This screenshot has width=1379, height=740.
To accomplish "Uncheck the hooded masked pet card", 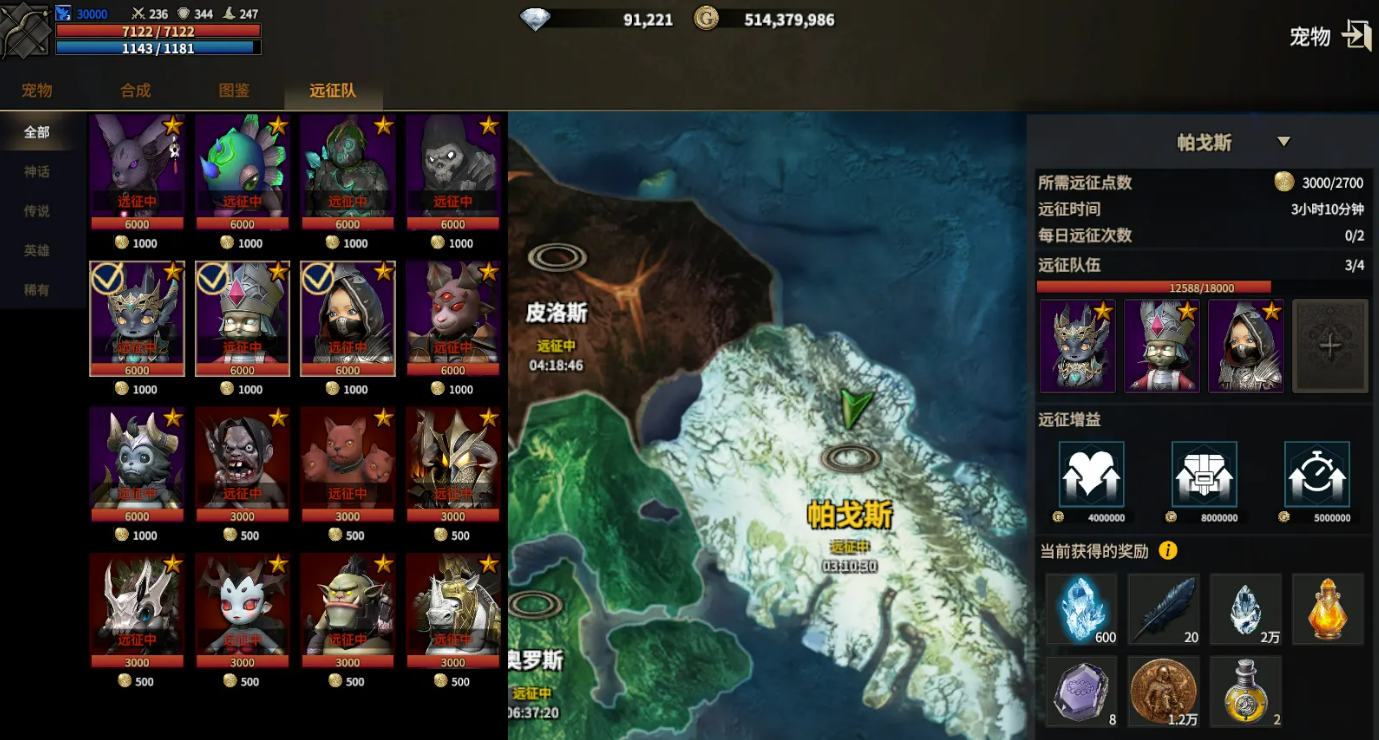I will pos(348,318).
